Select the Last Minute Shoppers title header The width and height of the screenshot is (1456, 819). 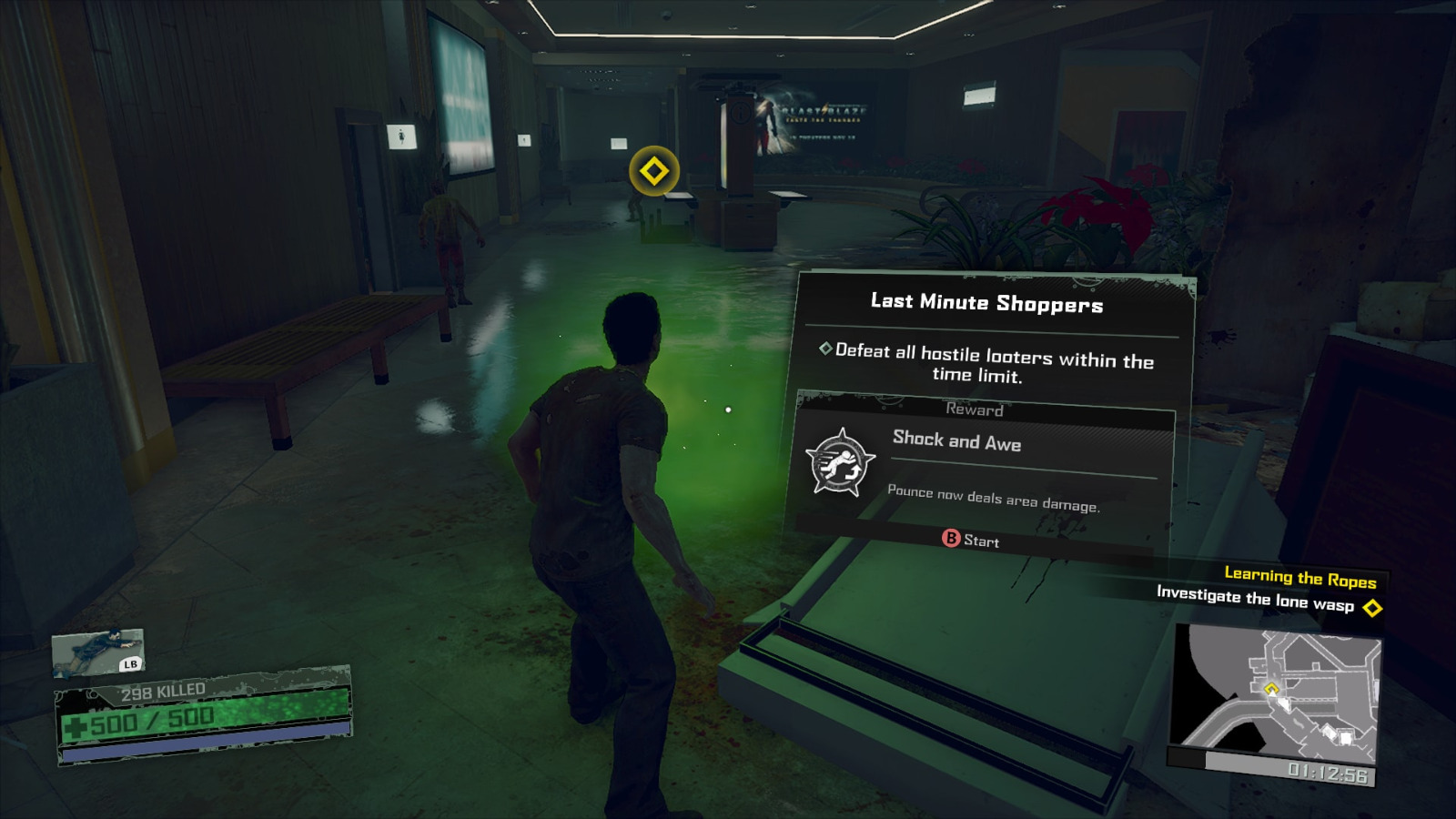(x=986, y=304)
